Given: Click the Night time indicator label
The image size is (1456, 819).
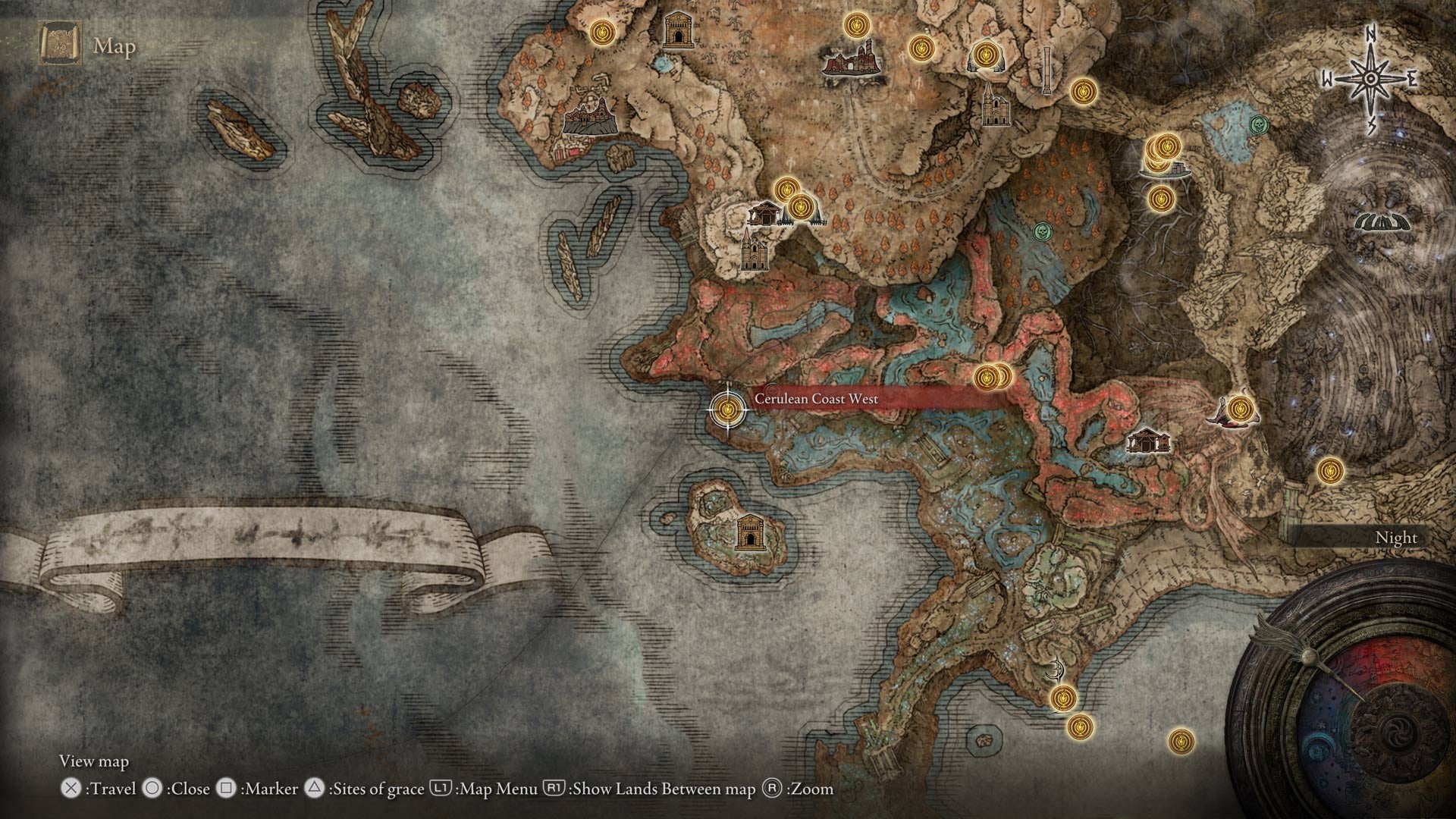Looking at the screenshot, I should (1396, 537).
